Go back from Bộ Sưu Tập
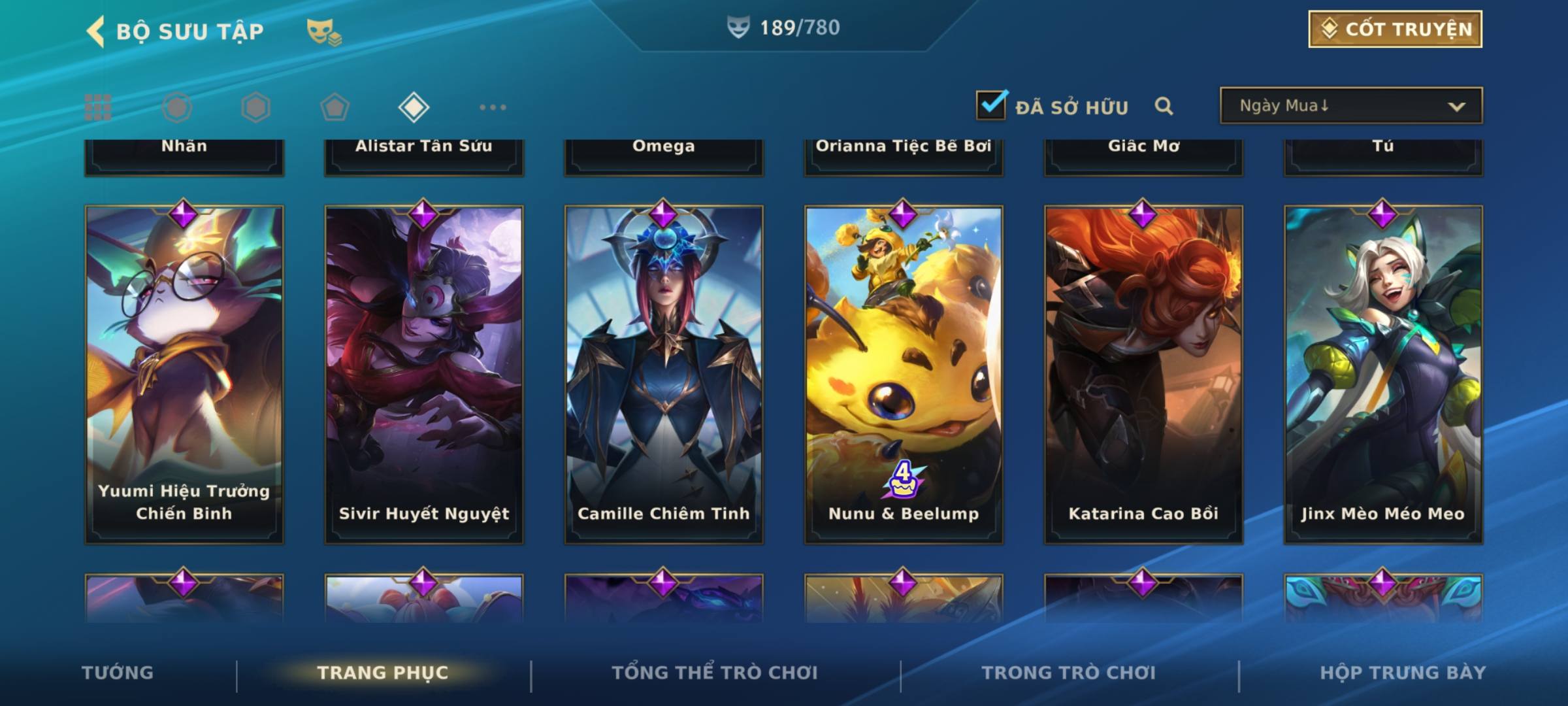This screenshot has width=1568, height=706. [x=97, y=31]
